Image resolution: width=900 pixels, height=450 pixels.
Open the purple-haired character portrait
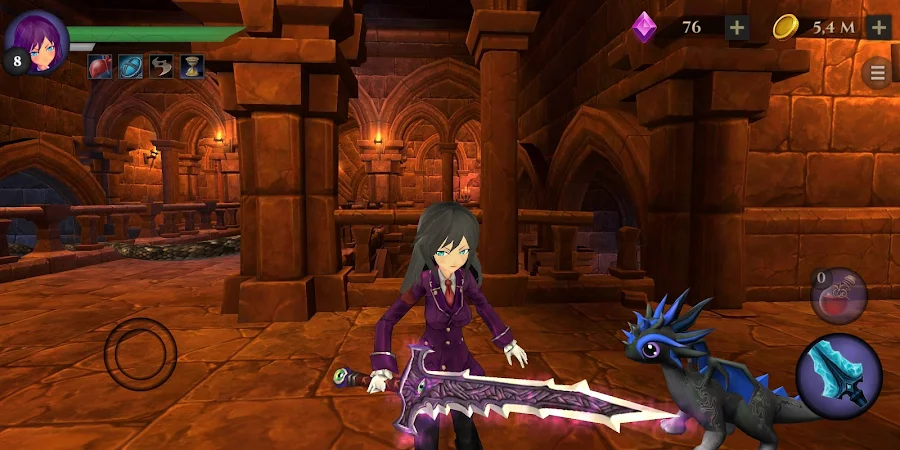(38, 40)
